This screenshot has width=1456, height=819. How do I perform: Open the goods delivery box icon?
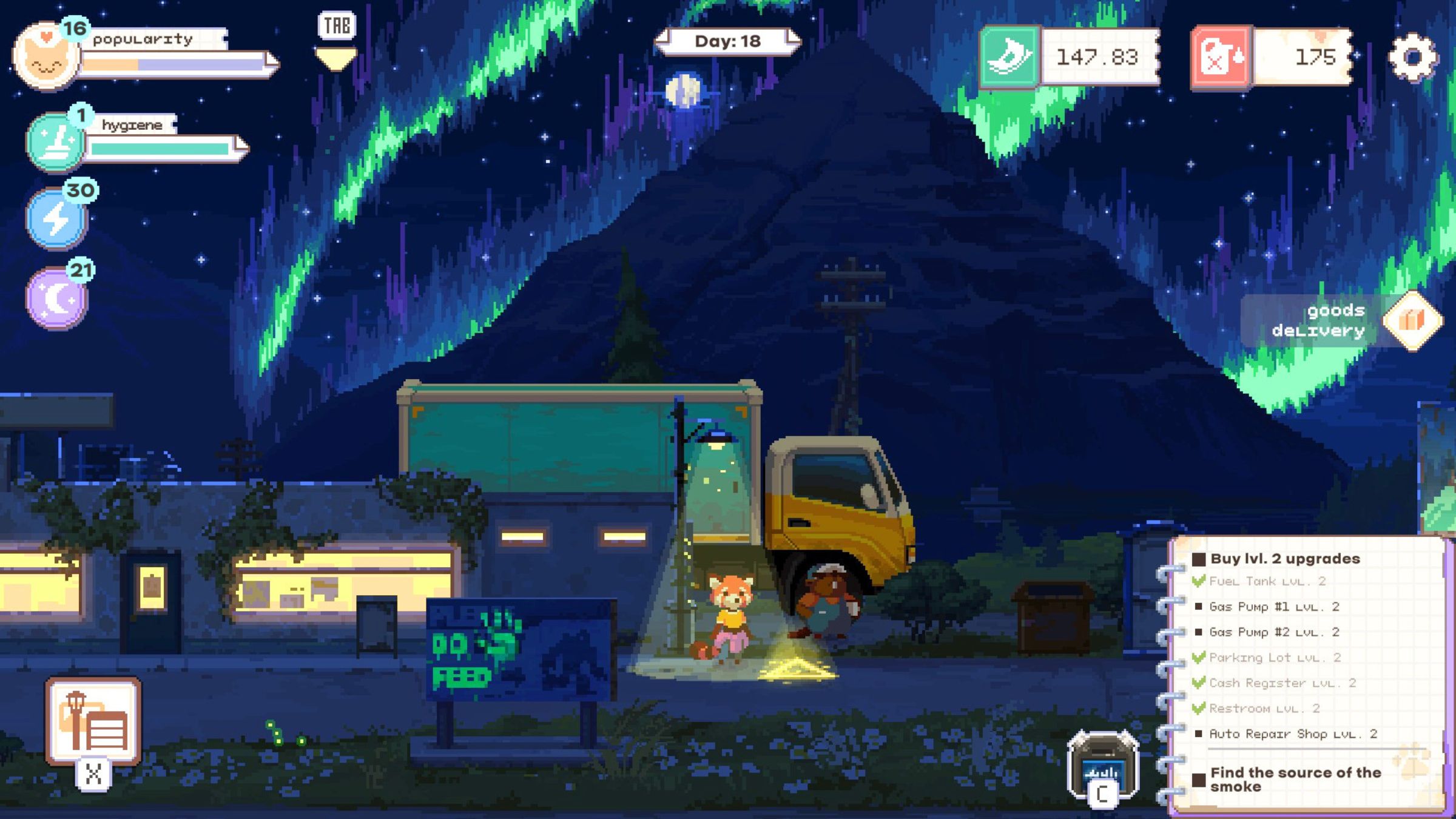click(1412, 320)
